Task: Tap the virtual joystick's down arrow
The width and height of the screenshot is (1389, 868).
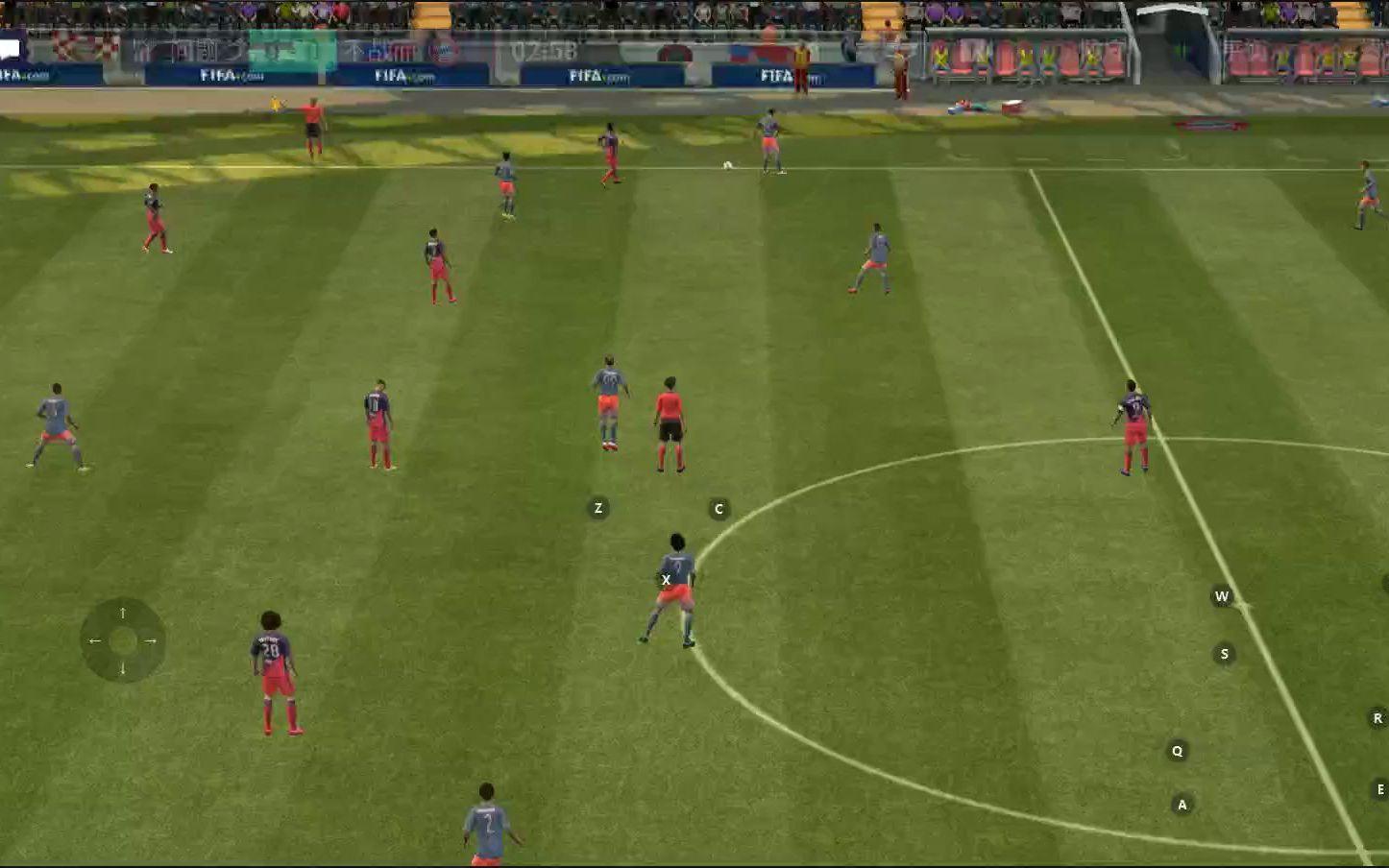Action: point(123,668)
